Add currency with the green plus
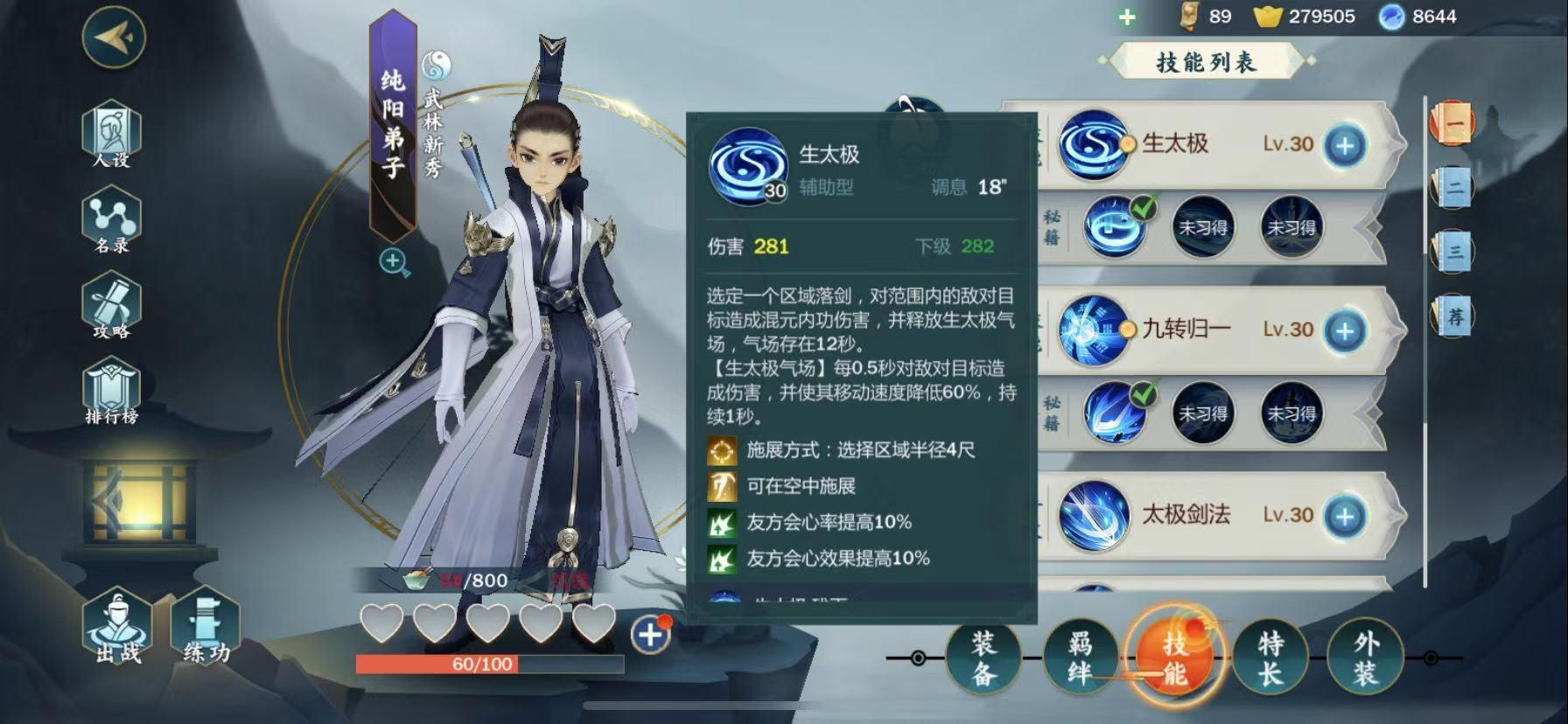 1127,17
